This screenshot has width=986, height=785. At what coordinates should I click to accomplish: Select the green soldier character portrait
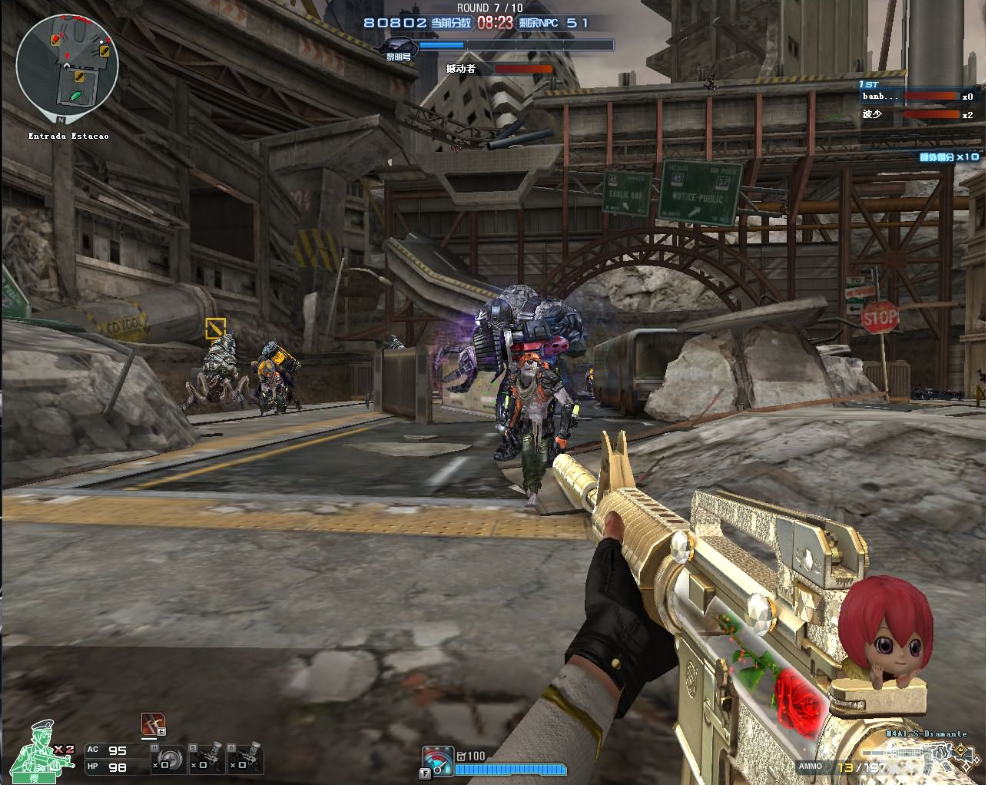click(x=40, y=751)
